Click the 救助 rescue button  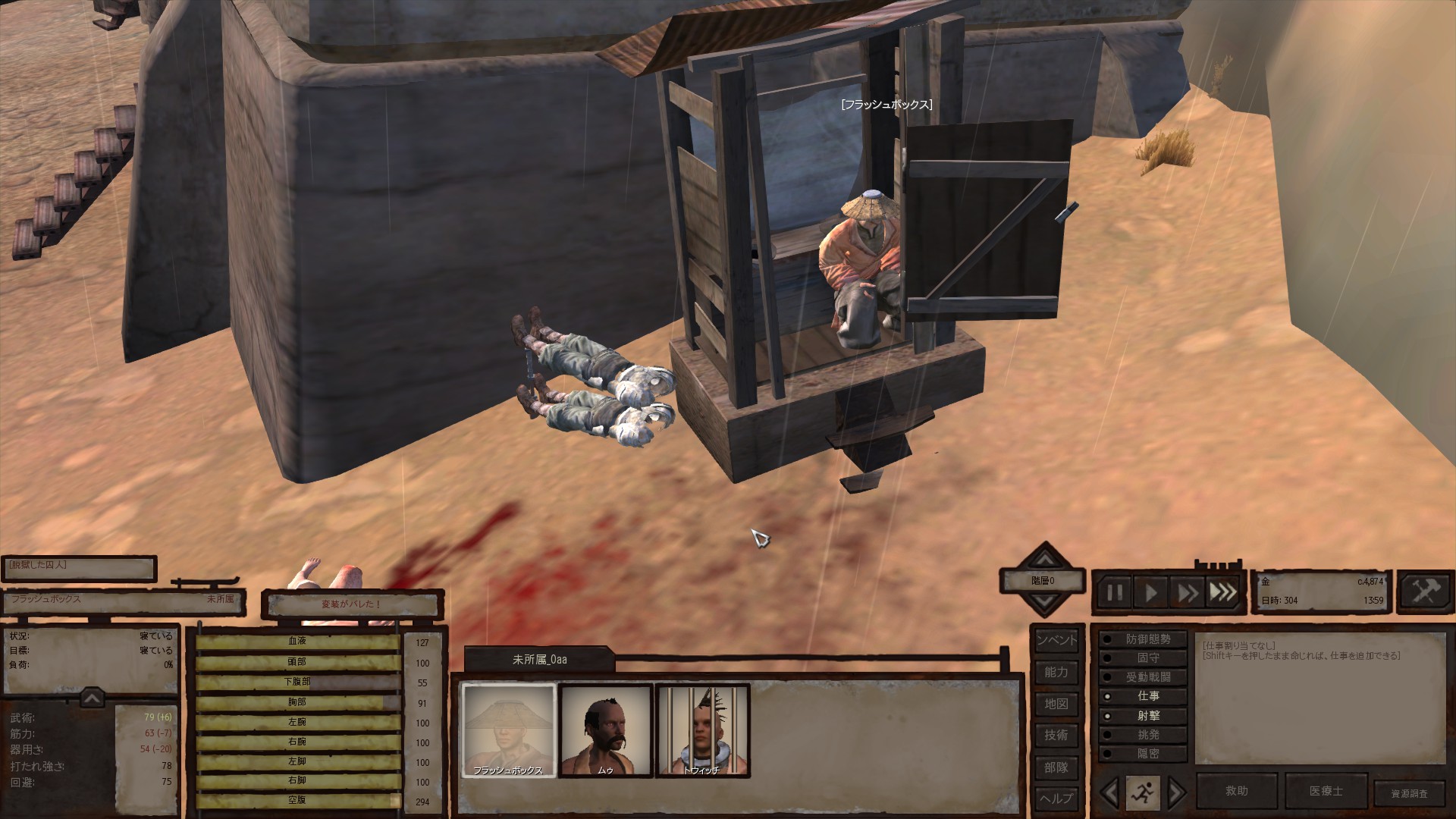point(1236,791)
